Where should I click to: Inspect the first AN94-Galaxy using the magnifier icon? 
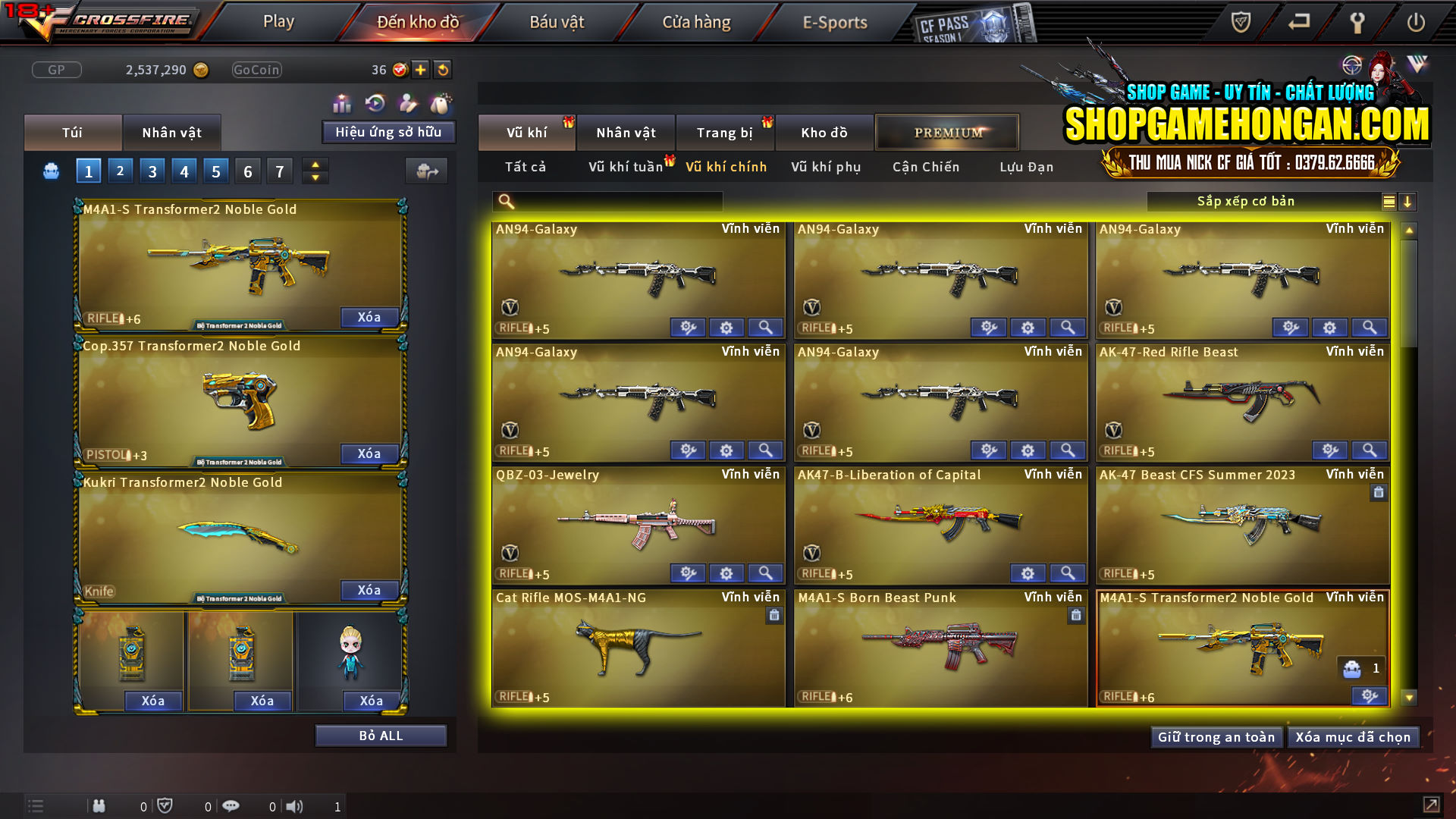click(x=765, y=327)
